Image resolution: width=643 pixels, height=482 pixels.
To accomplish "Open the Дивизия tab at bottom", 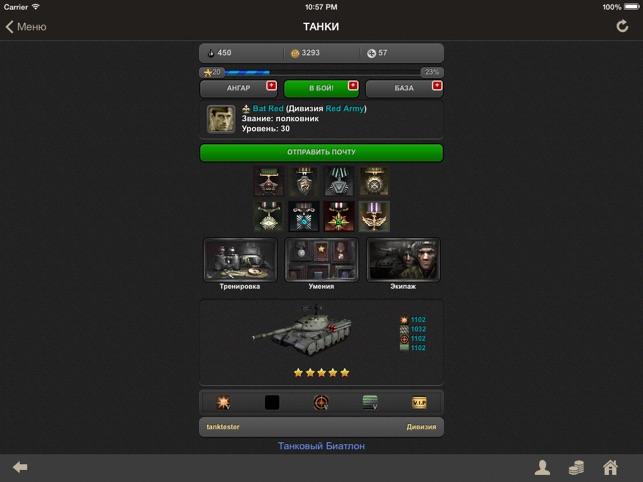I will click(421, 426).
